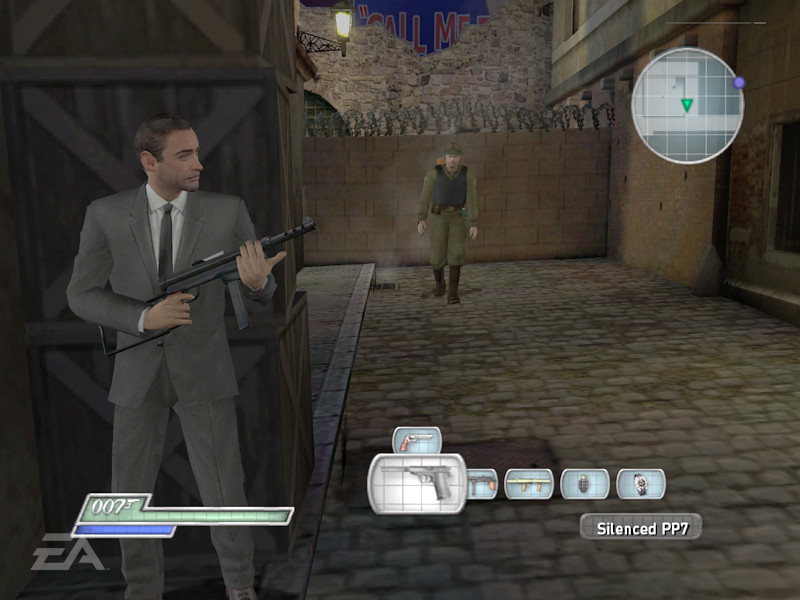Switch to the submachine gun slot
The height and width of the screenshot is (600, 800).
tap(482, 484)
